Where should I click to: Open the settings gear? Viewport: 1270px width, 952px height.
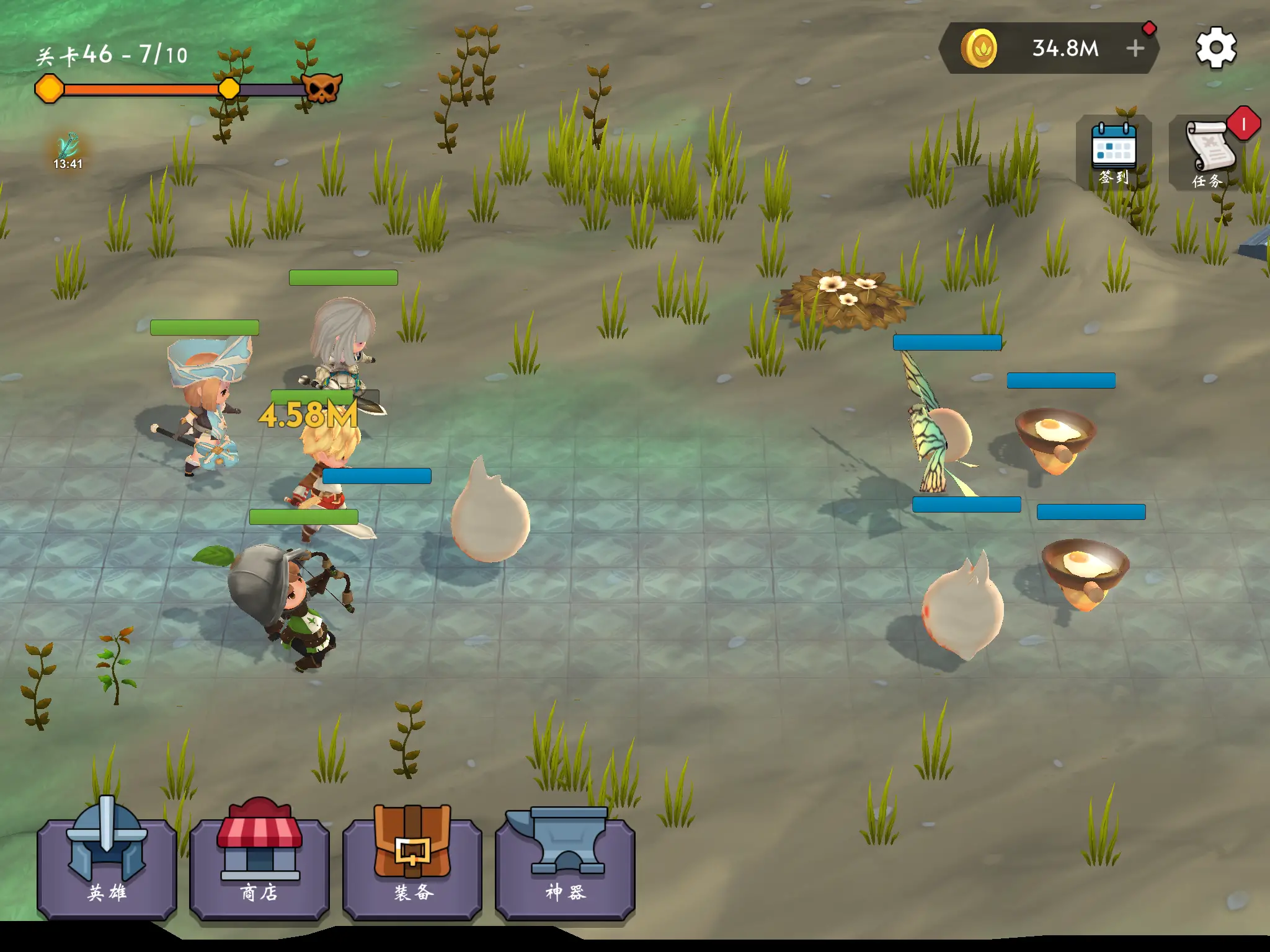click(x=1215, y=48)
